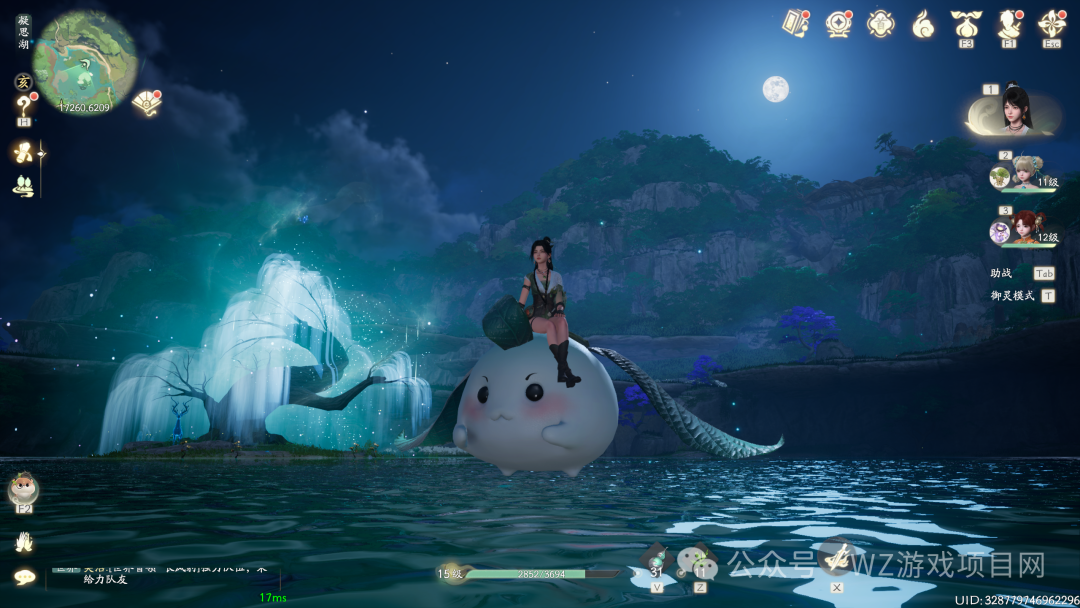Click the ornate 首 emblem icon
The image size is (1080, 608).
tap(880, 23)
